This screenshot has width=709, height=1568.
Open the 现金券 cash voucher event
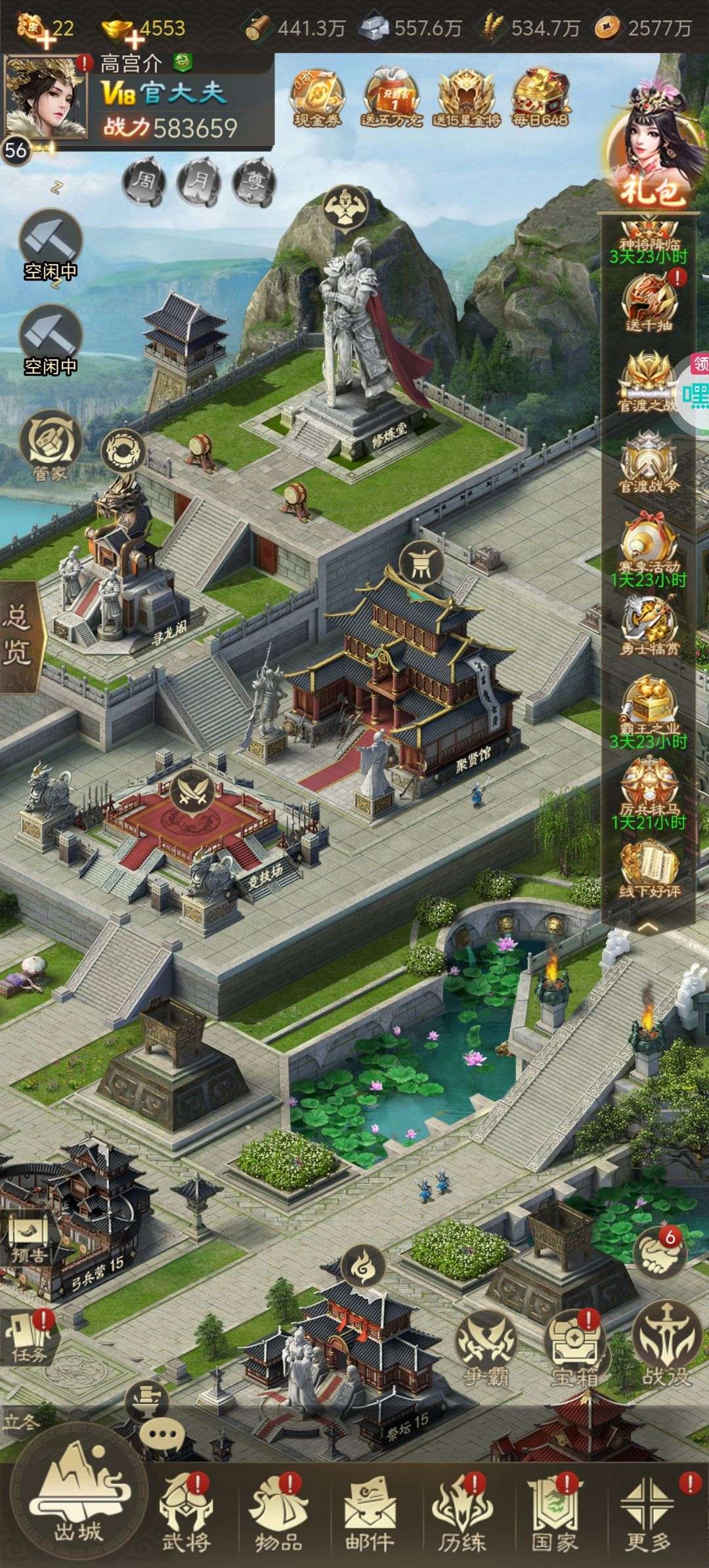318,98
